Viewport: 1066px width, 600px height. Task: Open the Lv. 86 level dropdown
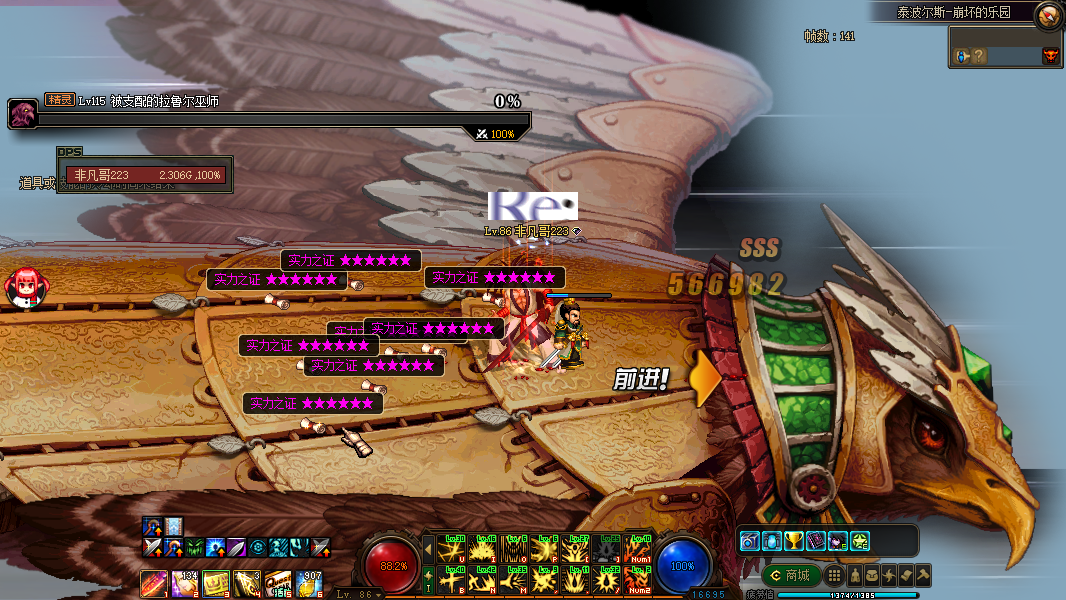click(x=358, y=594)
